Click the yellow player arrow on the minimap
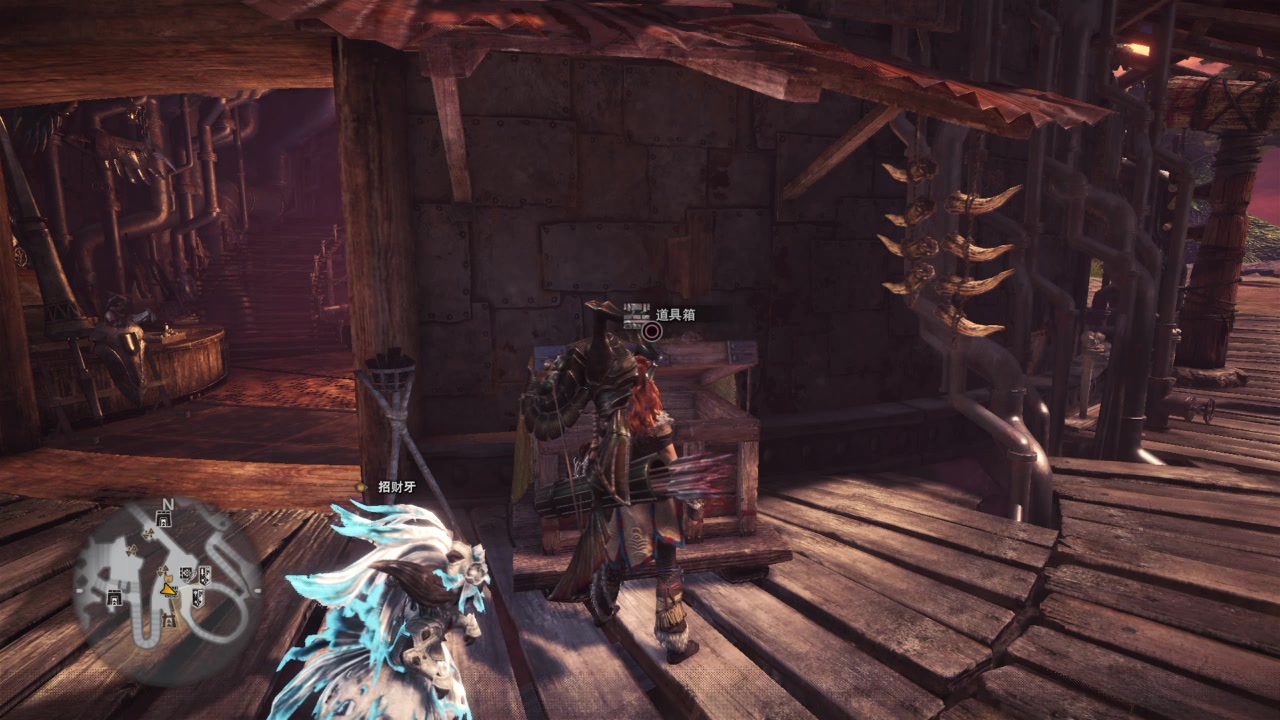This screenshot has height=720, width=1280. (169, 590)
